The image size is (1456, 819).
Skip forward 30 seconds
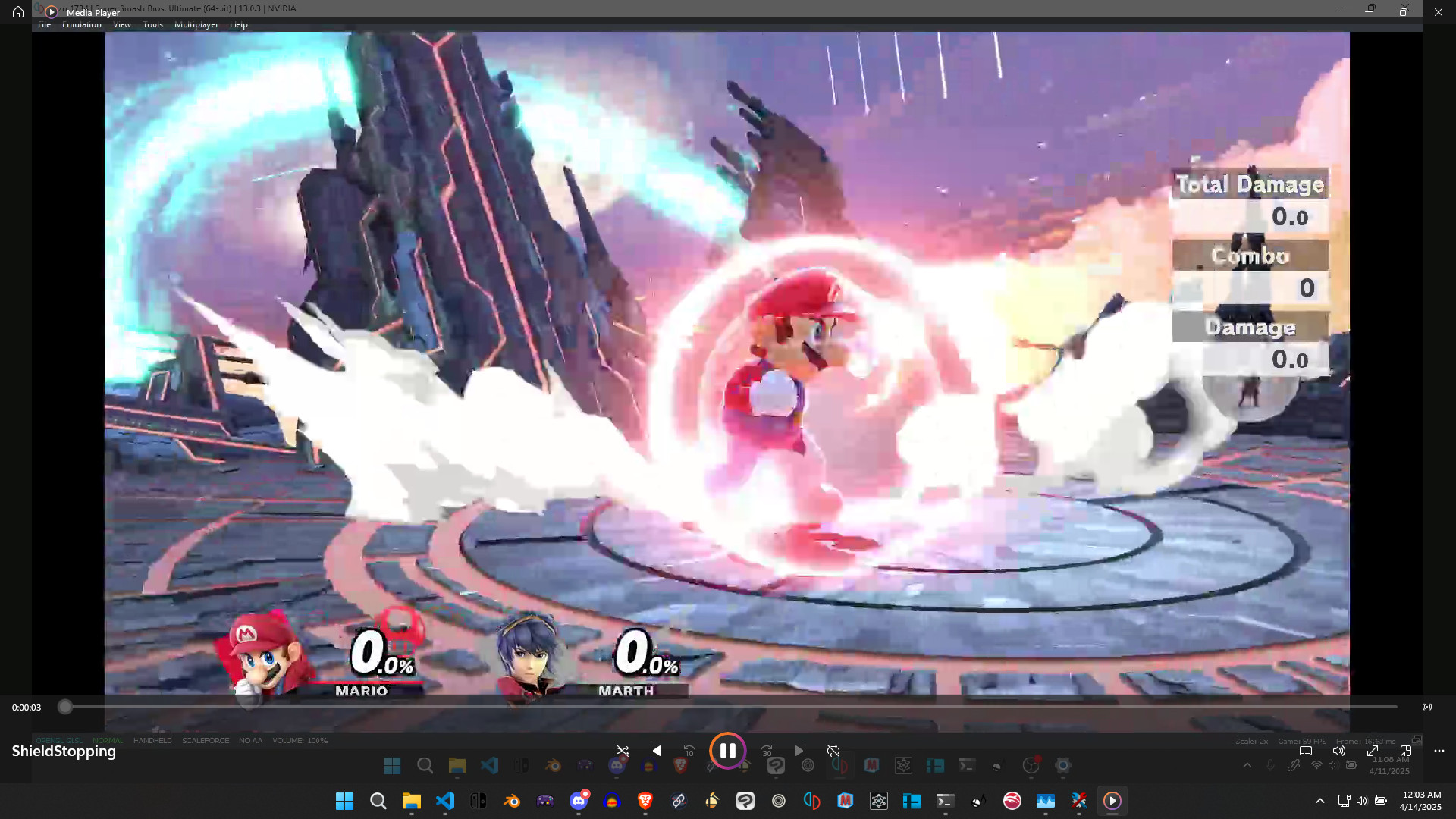[x=767, y=750]
